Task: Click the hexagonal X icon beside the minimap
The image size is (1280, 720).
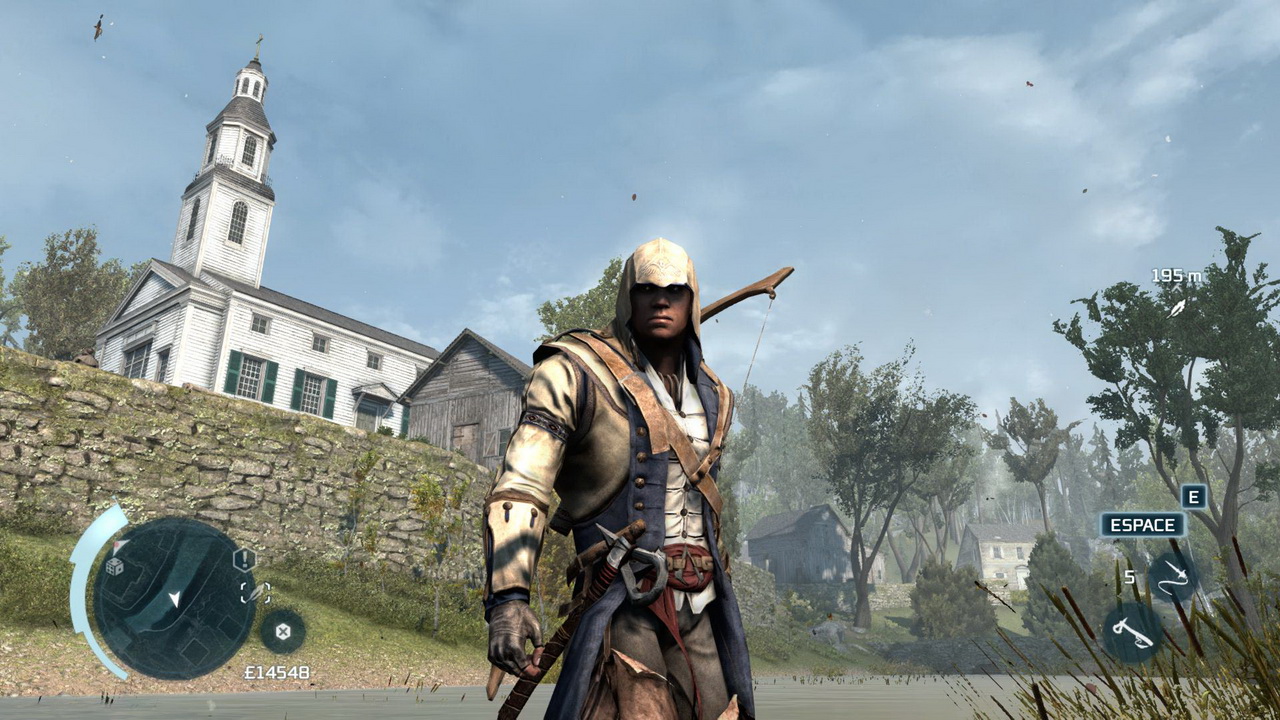Action: tap(283, 631)
